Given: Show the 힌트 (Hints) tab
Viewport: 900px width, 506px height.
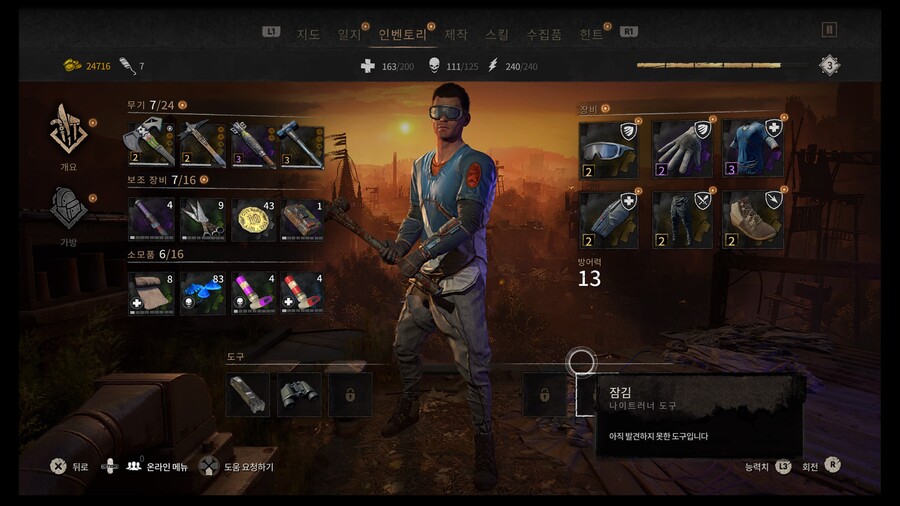Looking at the screenshot, I should [x=591, y=34].
